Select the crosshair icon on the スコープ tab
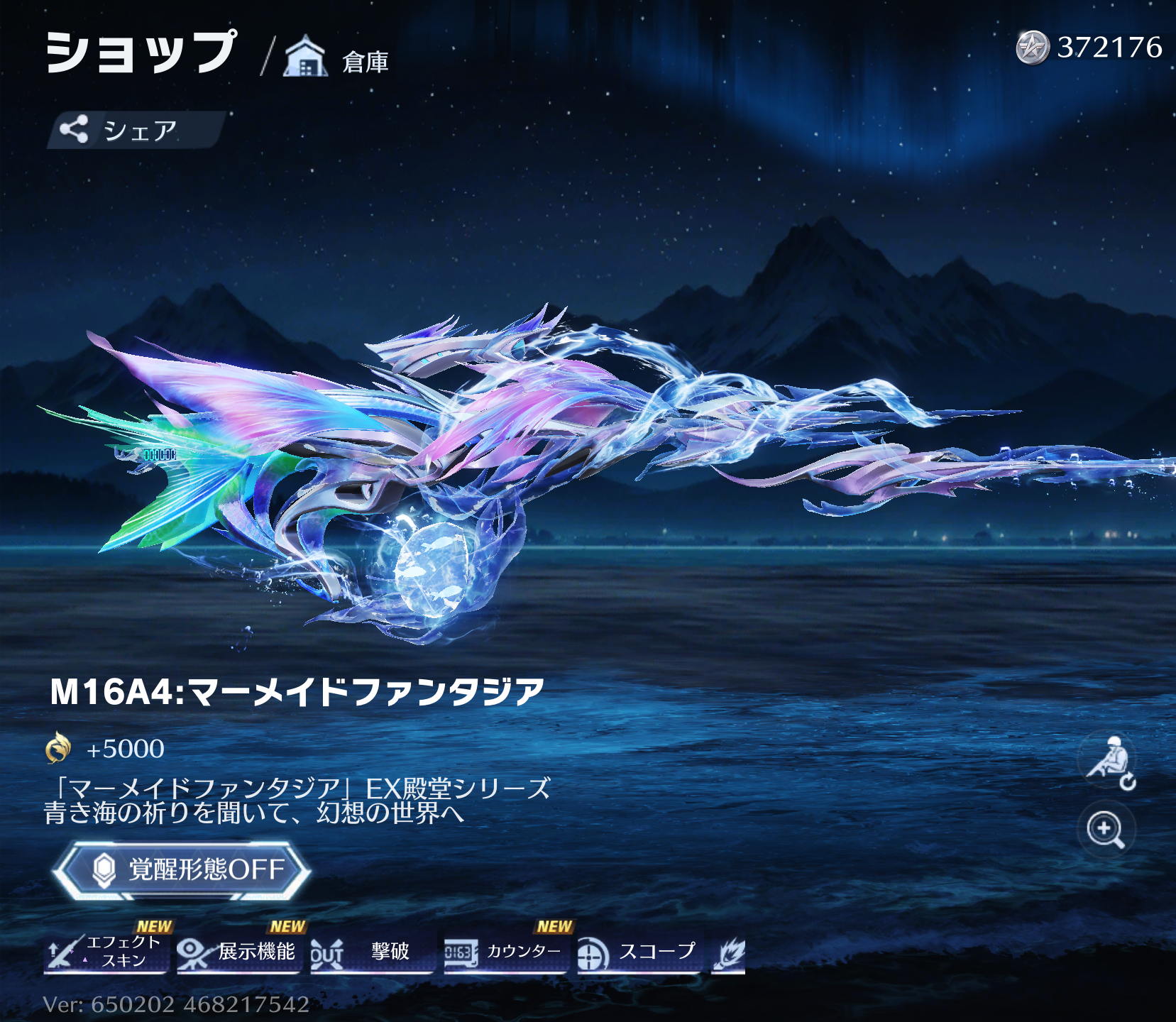This screenshot has width=1176, height=1022. point(590,954)
